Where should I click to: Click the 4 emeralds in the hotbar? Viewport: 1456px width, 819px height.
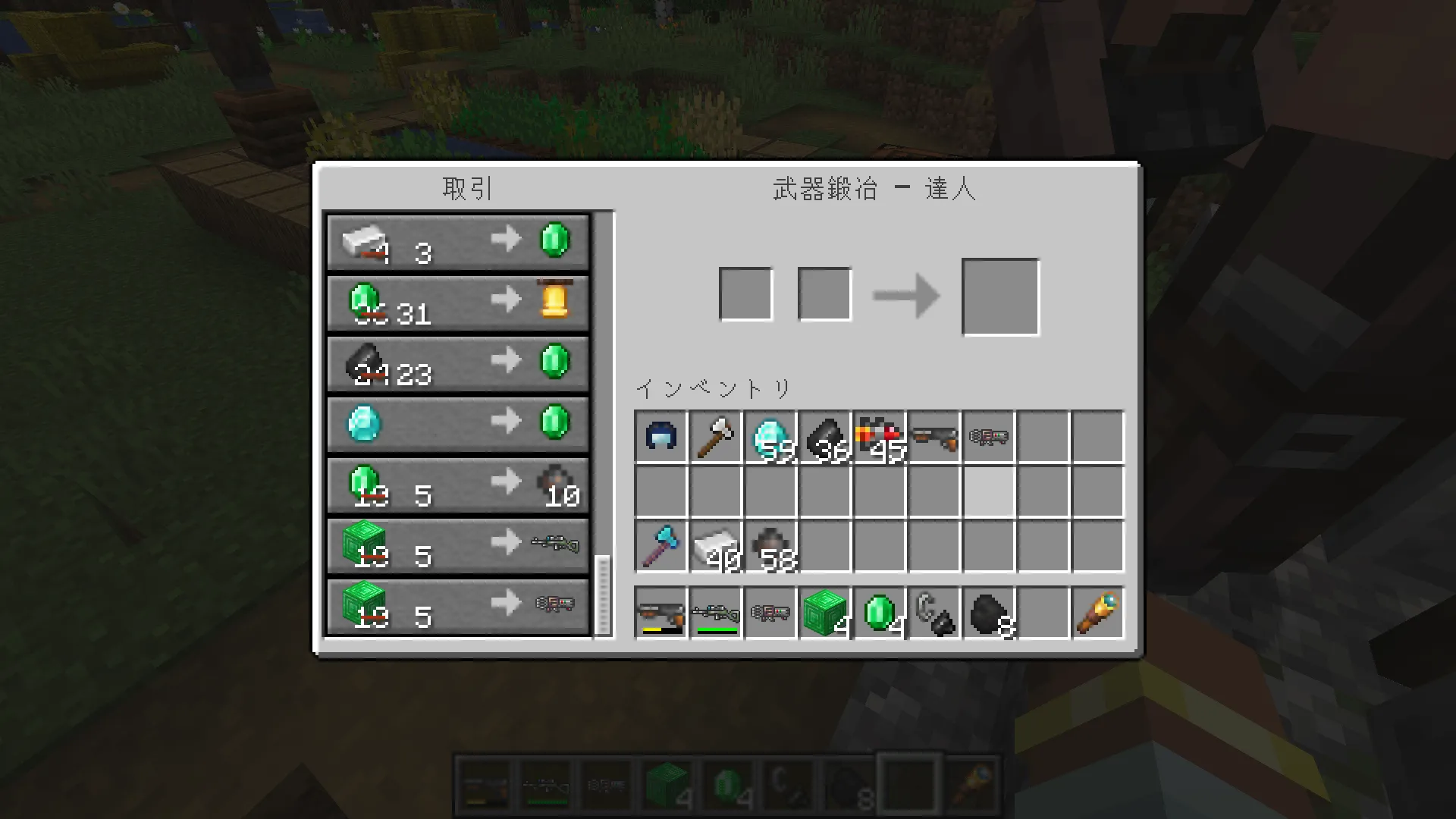(x=877, y=613)
